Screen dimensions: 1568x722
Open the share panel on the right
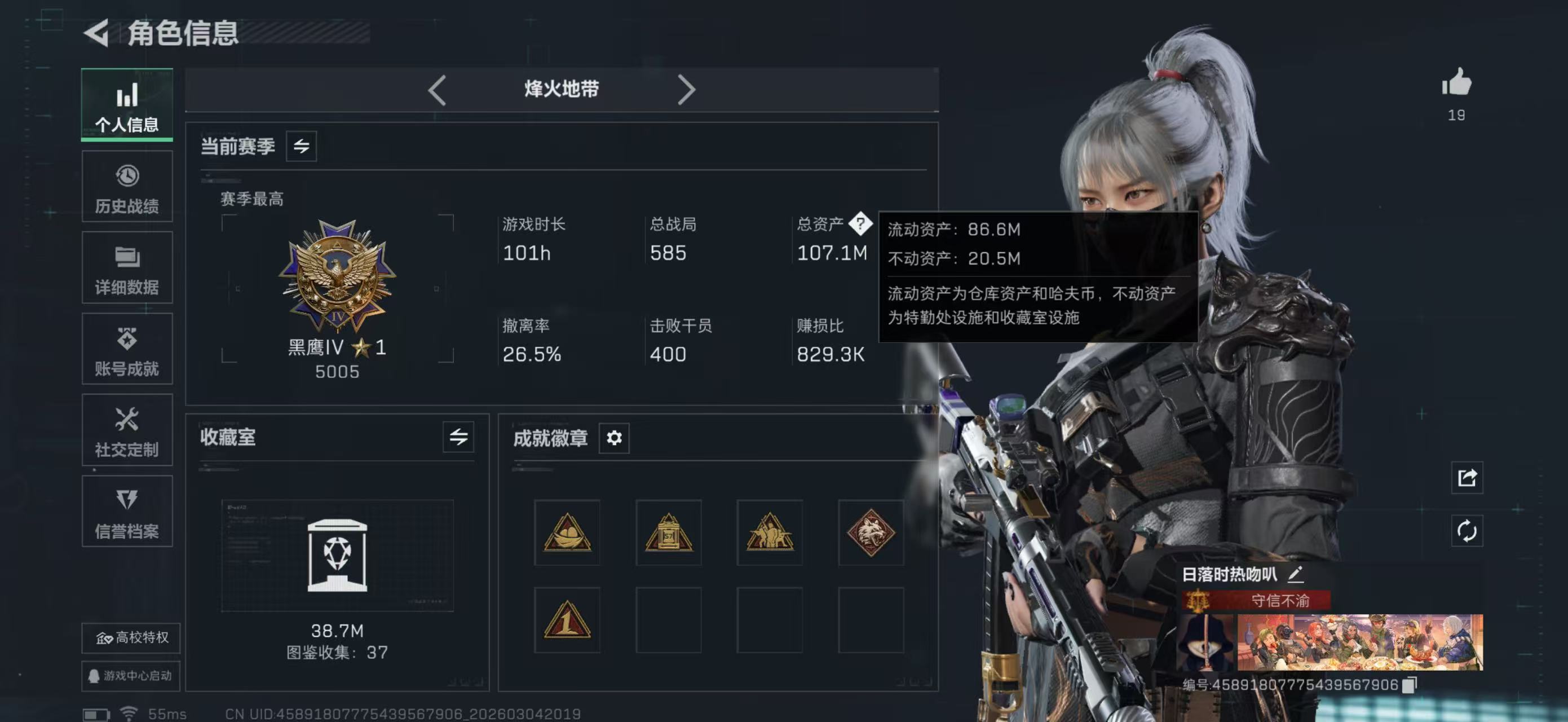(1467, 478)
